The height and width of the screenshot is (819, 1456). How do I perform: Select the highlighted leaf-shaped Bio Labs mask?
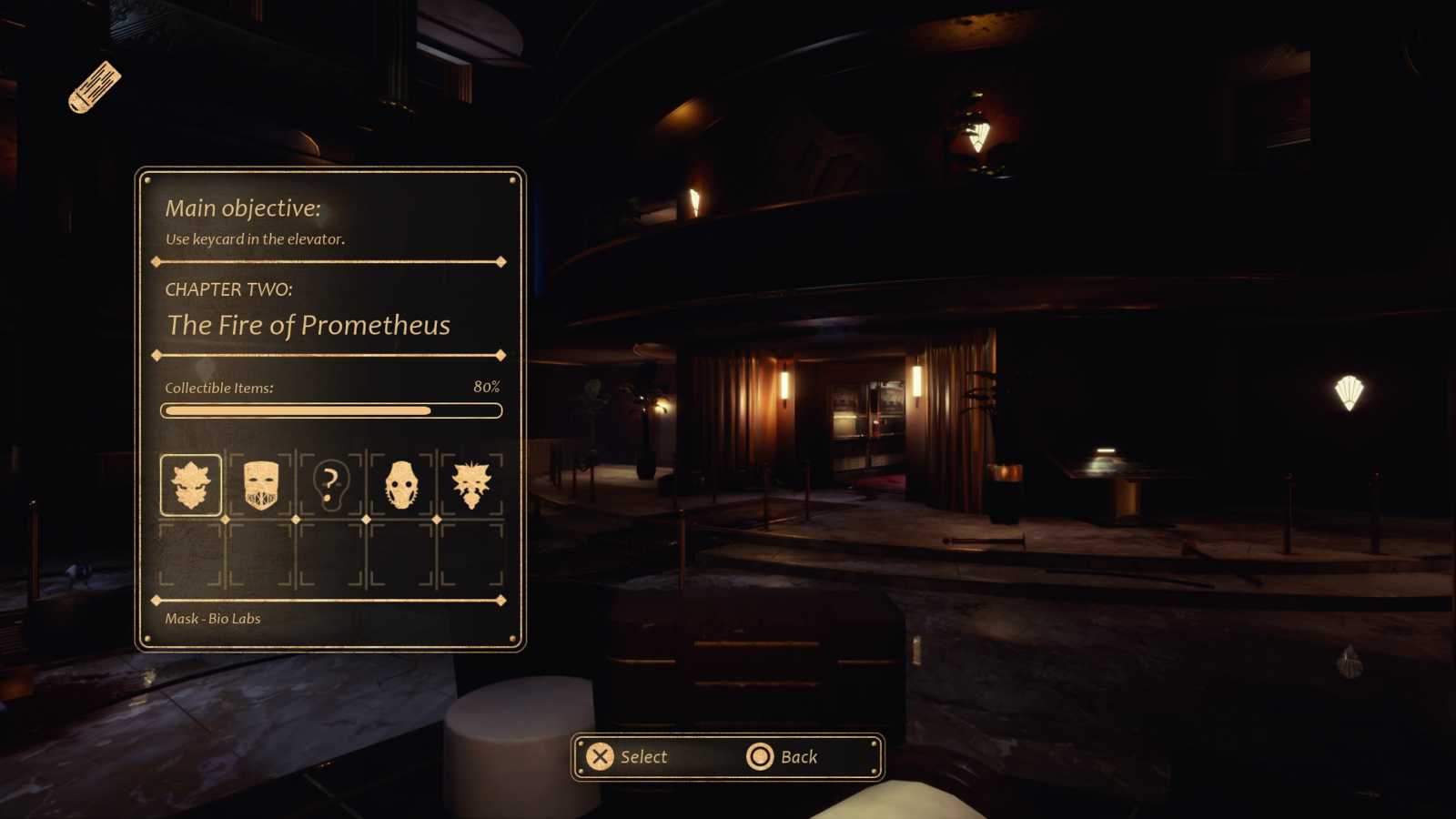pyautogui.click(x=191, y=485)
